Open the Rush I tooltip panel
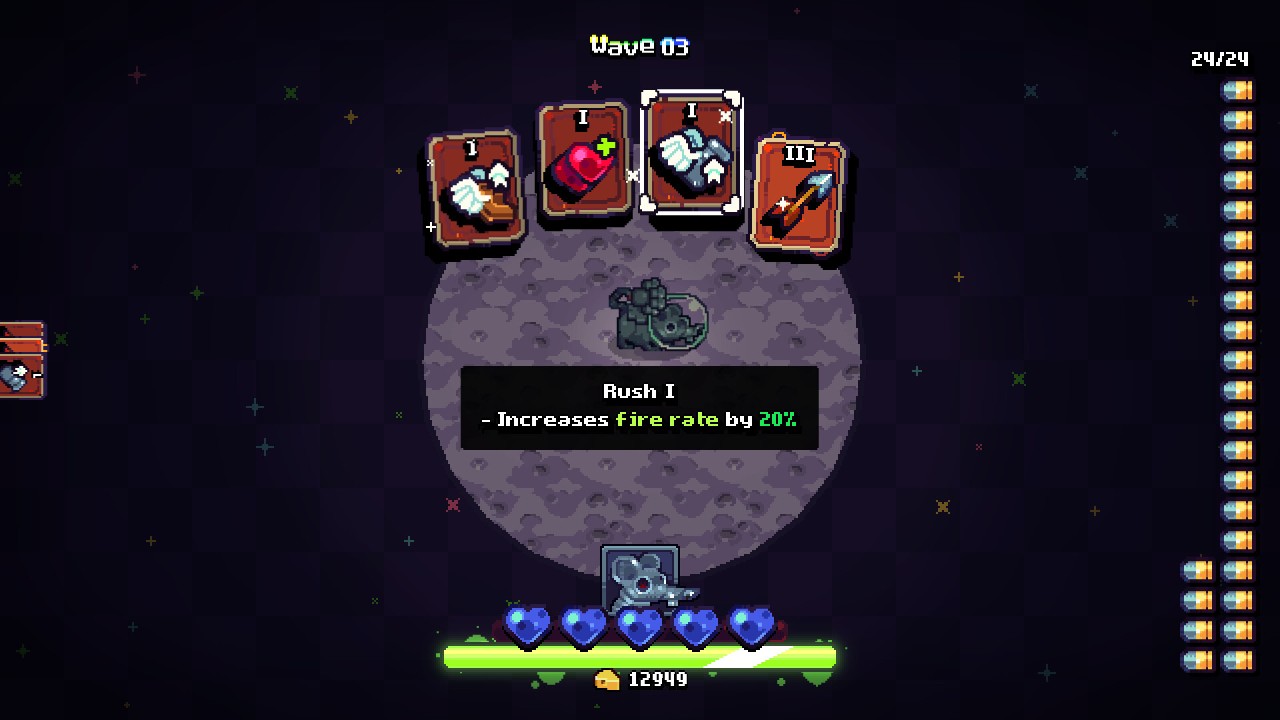The width and height of the screenshot is (1280, 720). (639, 406)
